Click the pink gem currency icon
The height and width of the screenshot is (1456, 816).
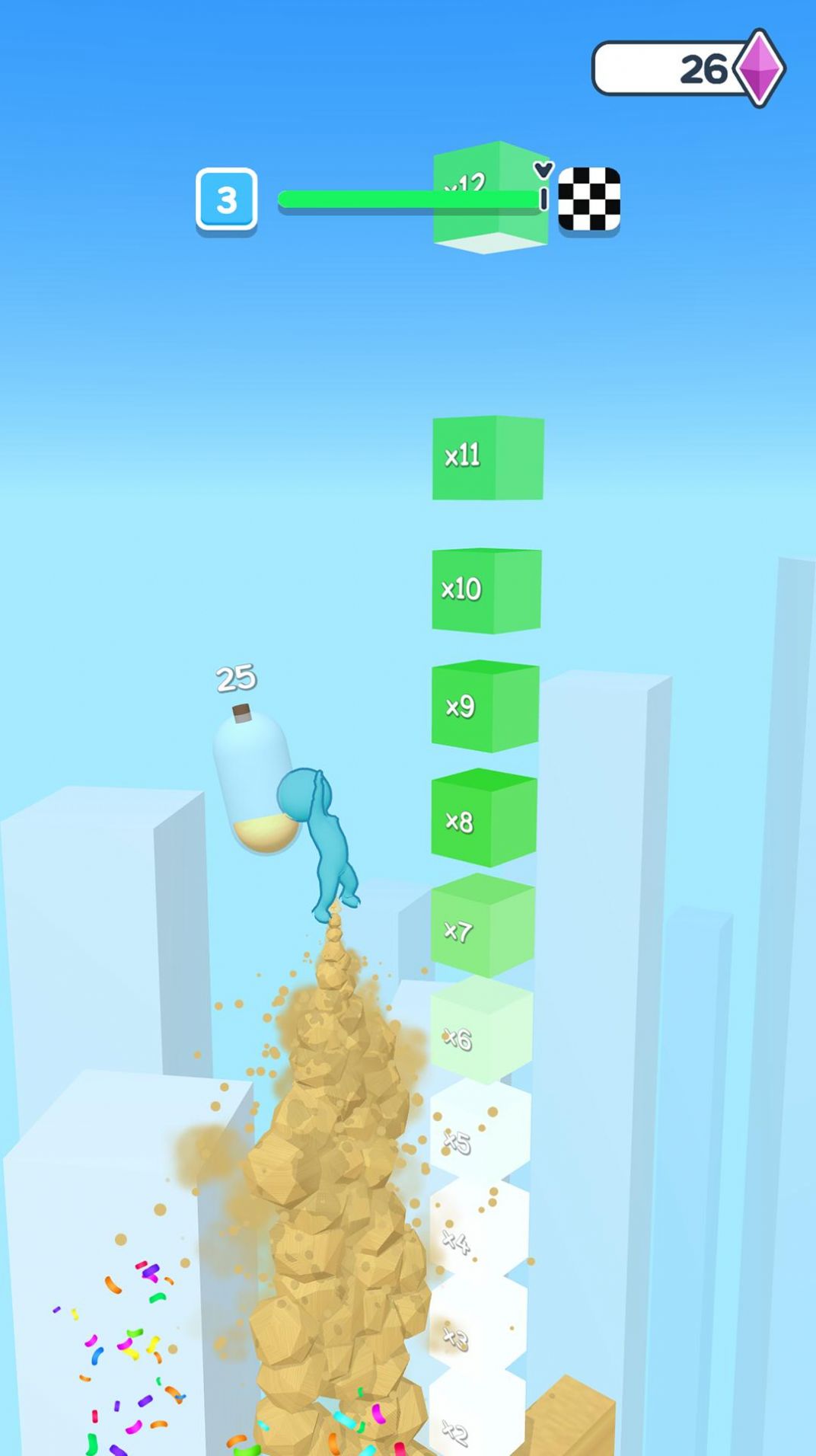pos(759,69)
